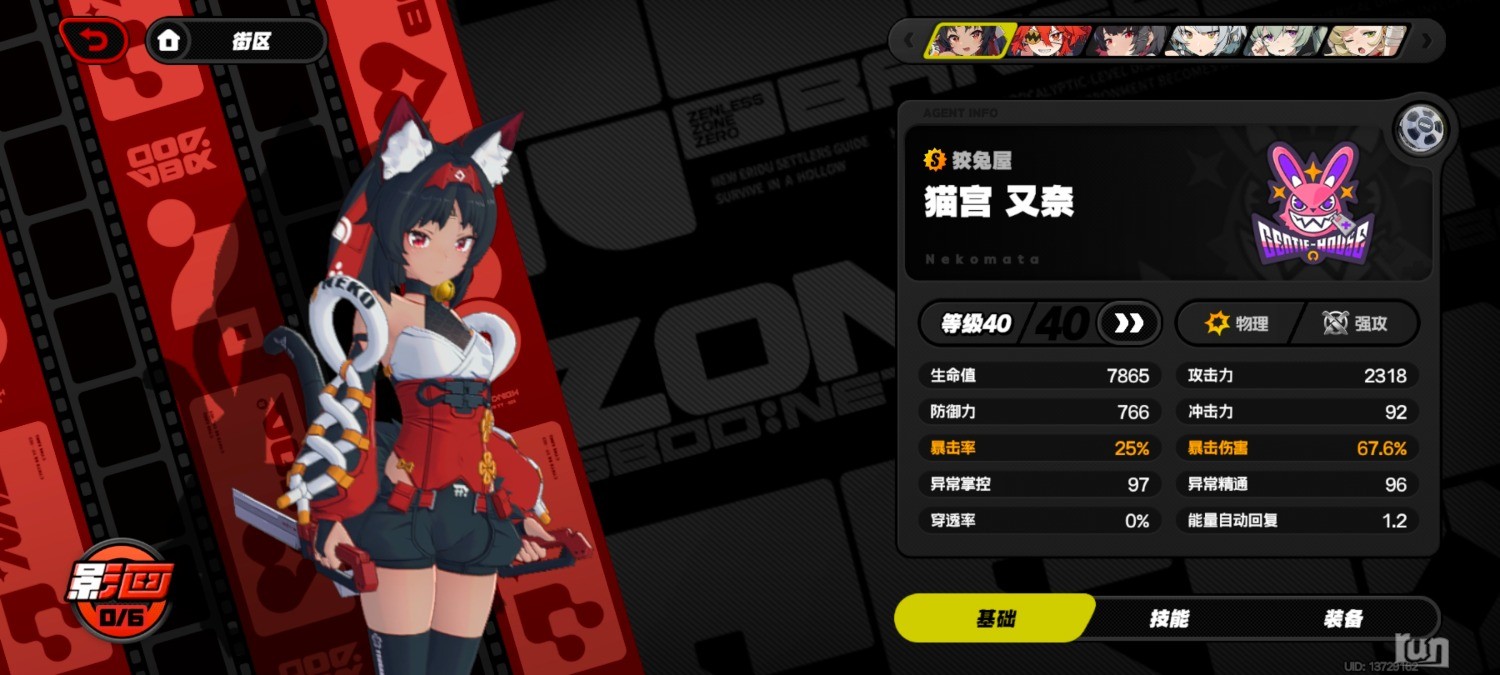The height and width of the screenshot is (675, 1500).
Task: Click the red back arrow button
Action: coord(93,41)
